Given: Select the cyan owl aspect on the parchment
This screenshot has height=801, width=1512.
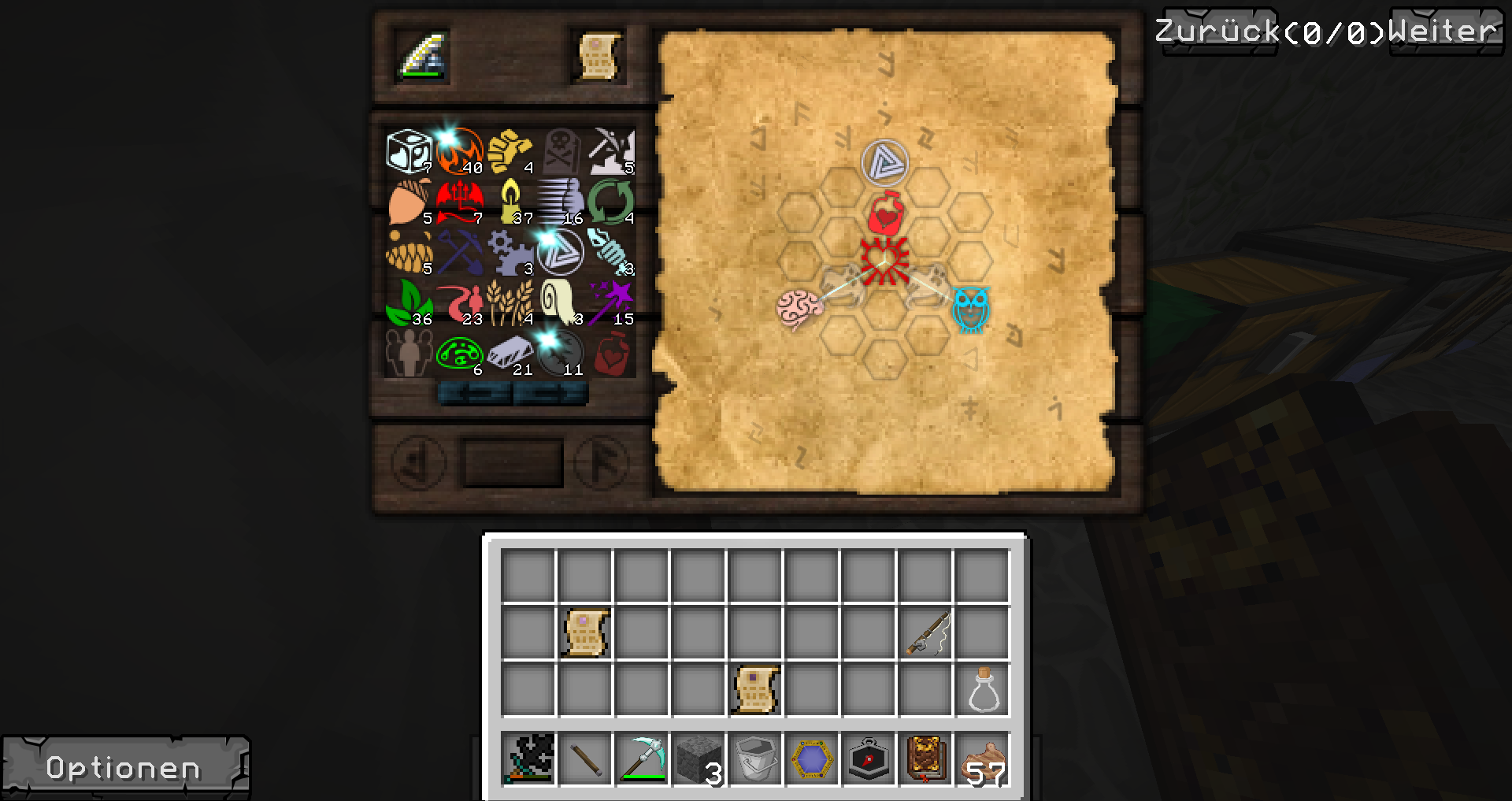Looking at the screenshot, I should (x=971, y=308).
